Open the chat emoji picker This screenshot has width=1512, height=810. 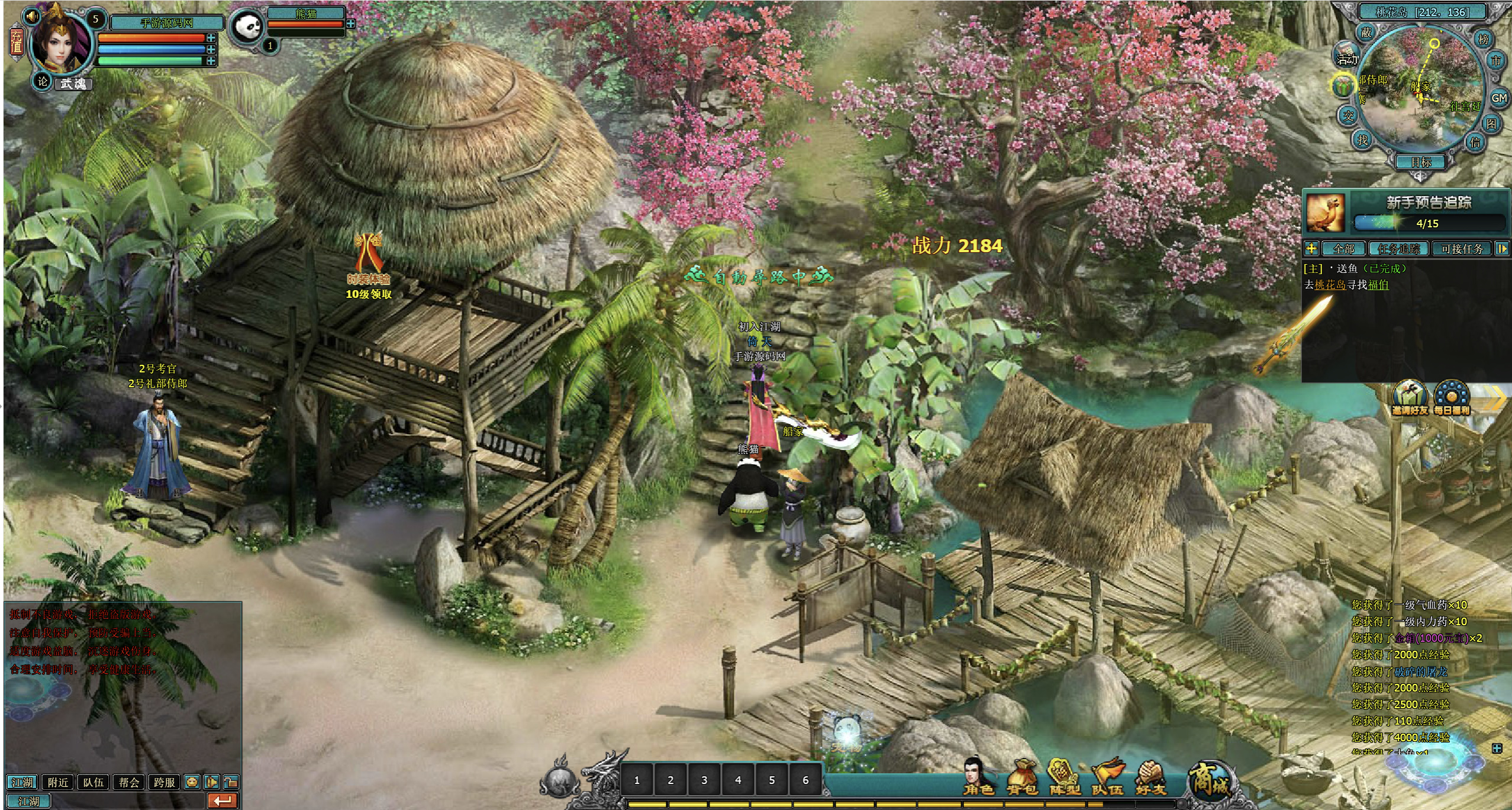[192, 782]
